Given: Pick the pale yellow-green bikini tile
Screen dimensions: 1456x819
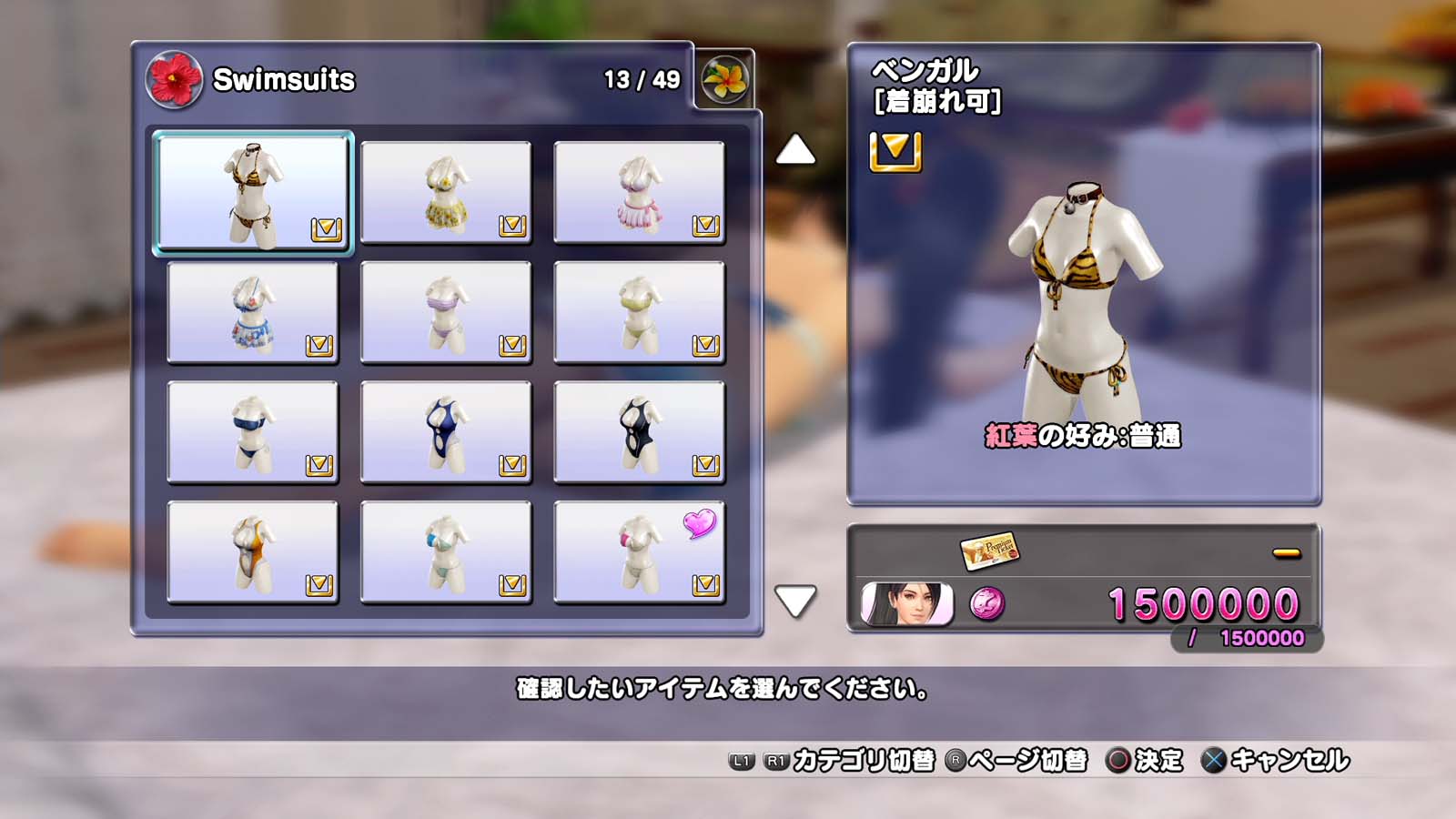Looking at the screenshot, I should tap(639, 313).
